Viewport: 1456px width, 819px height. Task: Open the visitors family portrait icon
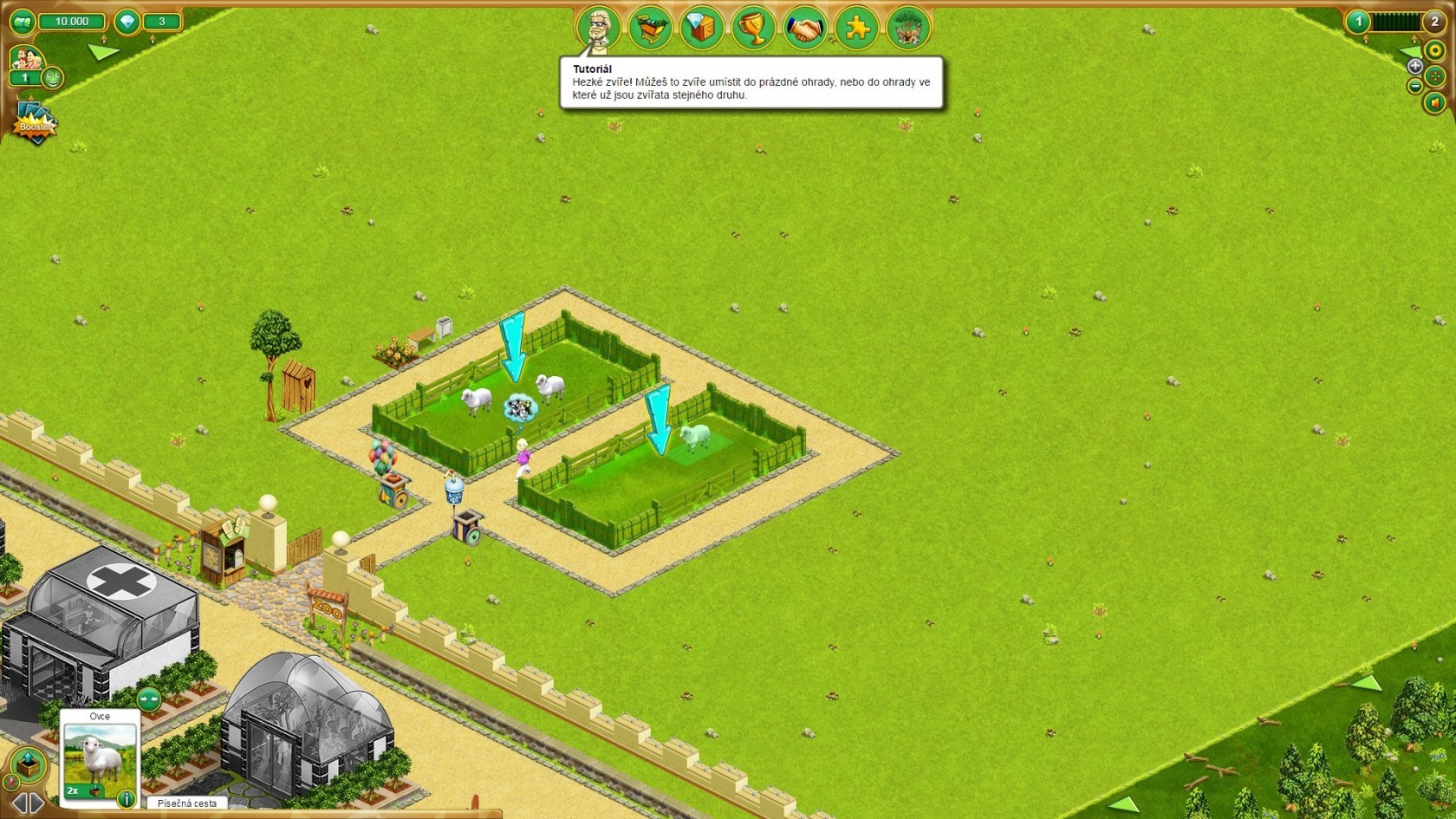[25, 59]
